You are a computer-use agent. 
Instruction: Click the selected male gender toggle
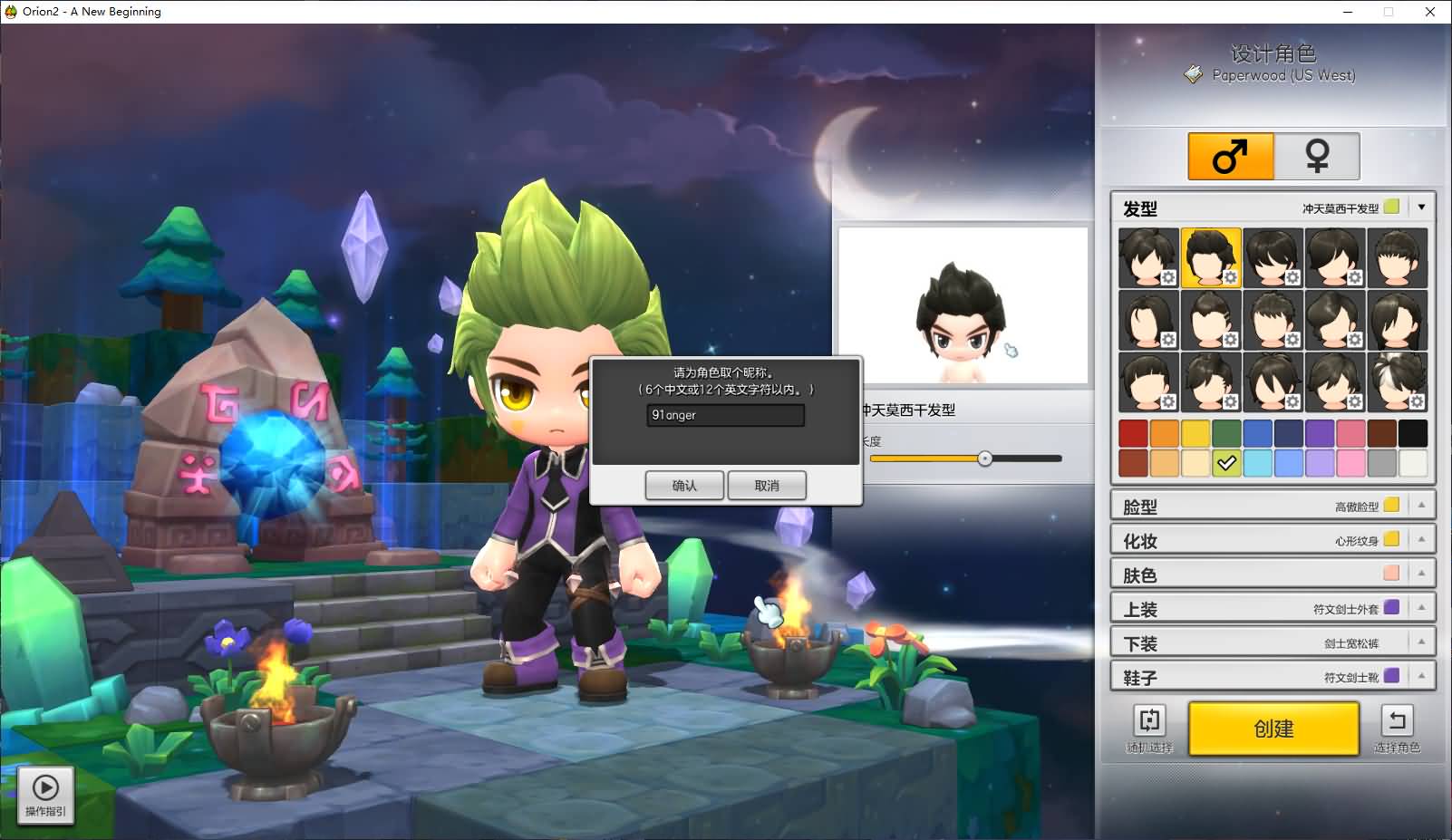coord(1229,155)
